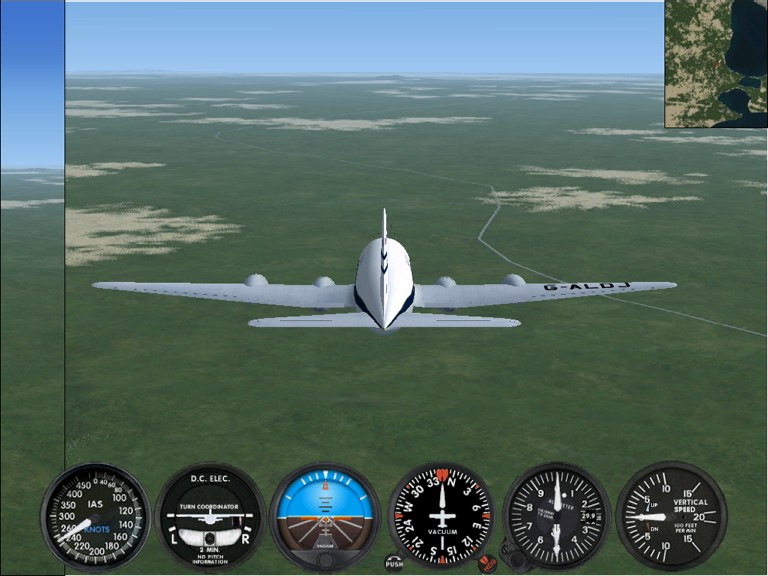Click the red heading bug knob
Image resolution: width=768 pixels, height=576 pixels.
(x=487, y=563)
